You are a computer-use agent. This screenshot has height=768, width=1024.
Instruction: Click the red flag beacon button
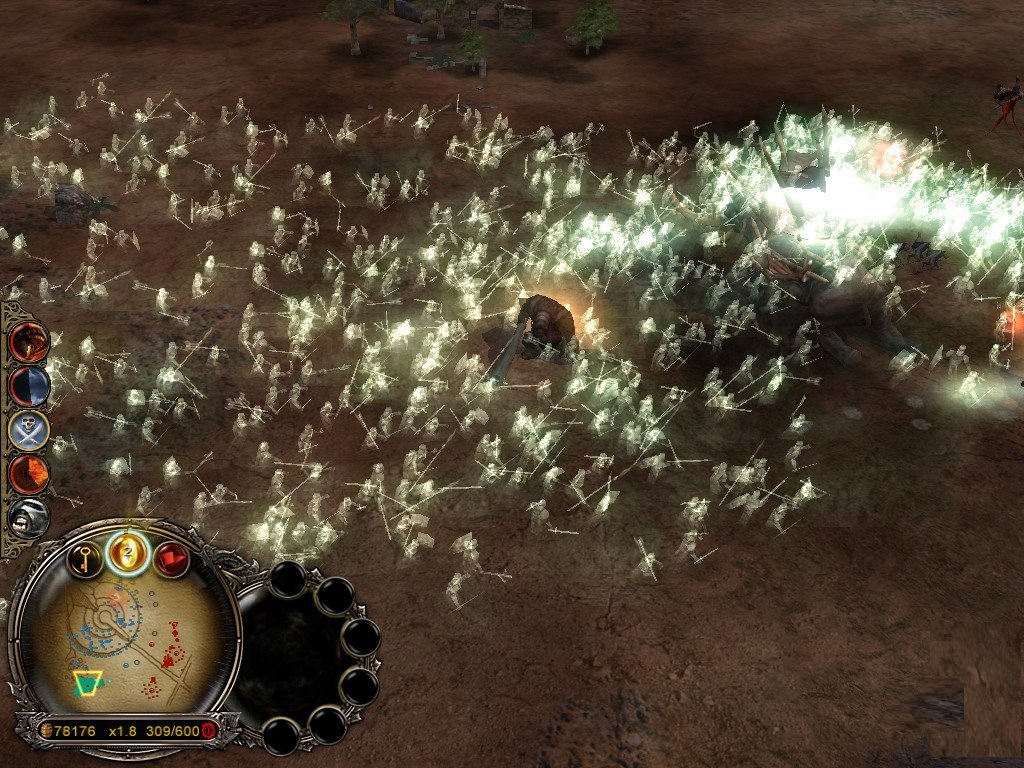point(171,559)
